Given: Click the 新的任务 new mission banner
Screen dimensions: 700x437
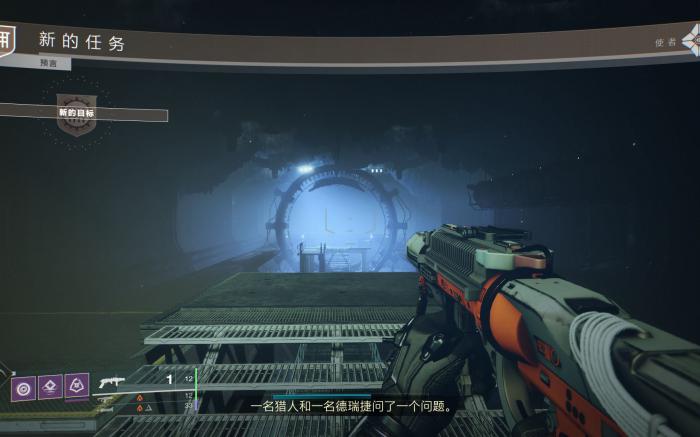Looking at the screenshot, I should click(x=83, y=42).
